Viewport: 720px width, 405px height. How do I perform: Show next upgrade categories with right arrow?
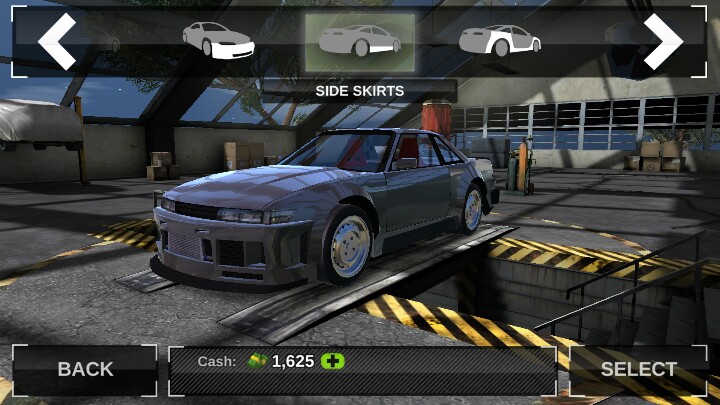(662, 42)
